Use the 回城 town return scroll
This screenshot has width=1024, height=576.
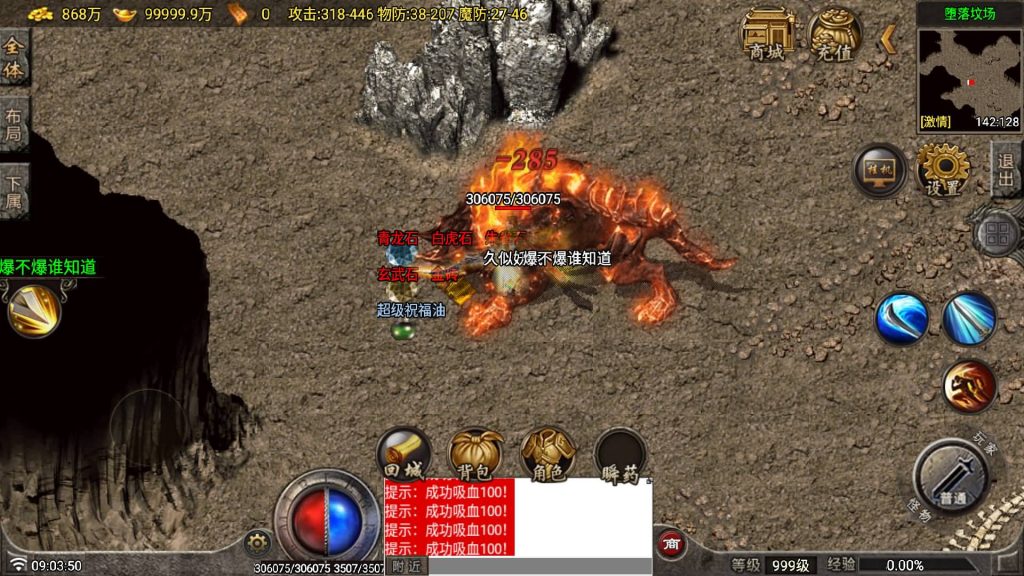click(x=403, y=454)
